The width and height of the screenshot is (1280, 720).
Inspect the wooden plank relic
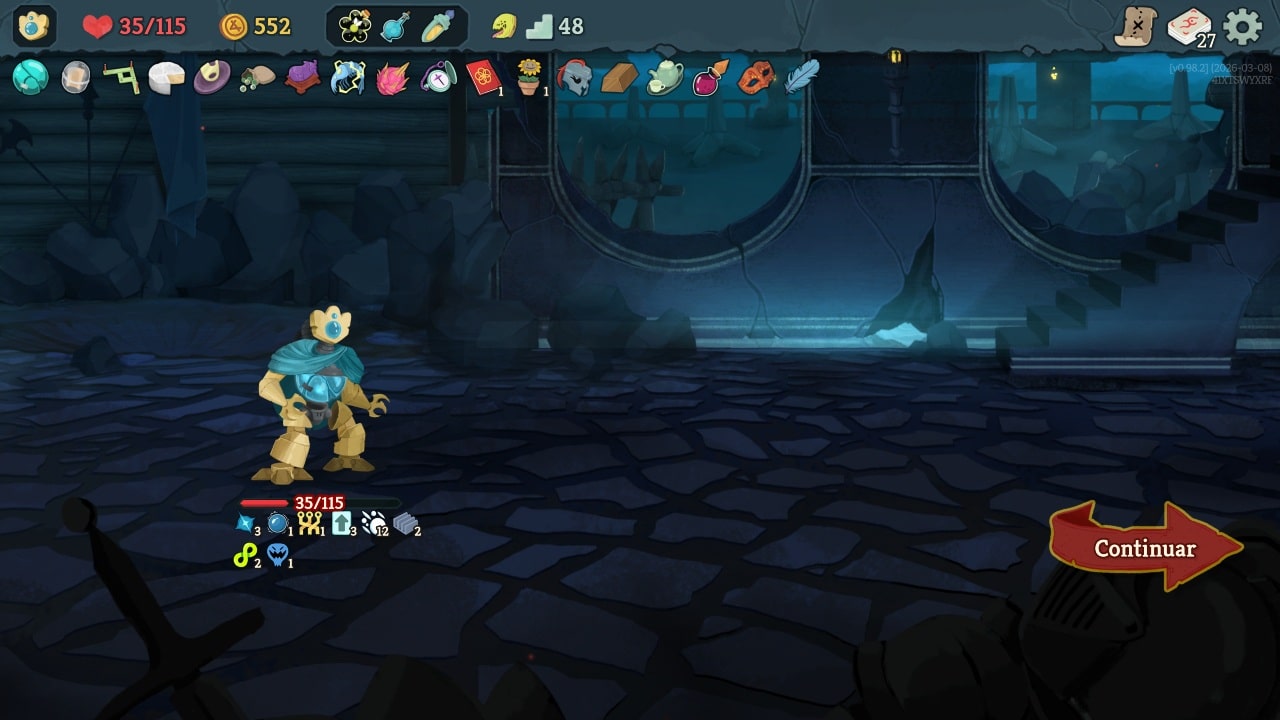coord(619,77)
